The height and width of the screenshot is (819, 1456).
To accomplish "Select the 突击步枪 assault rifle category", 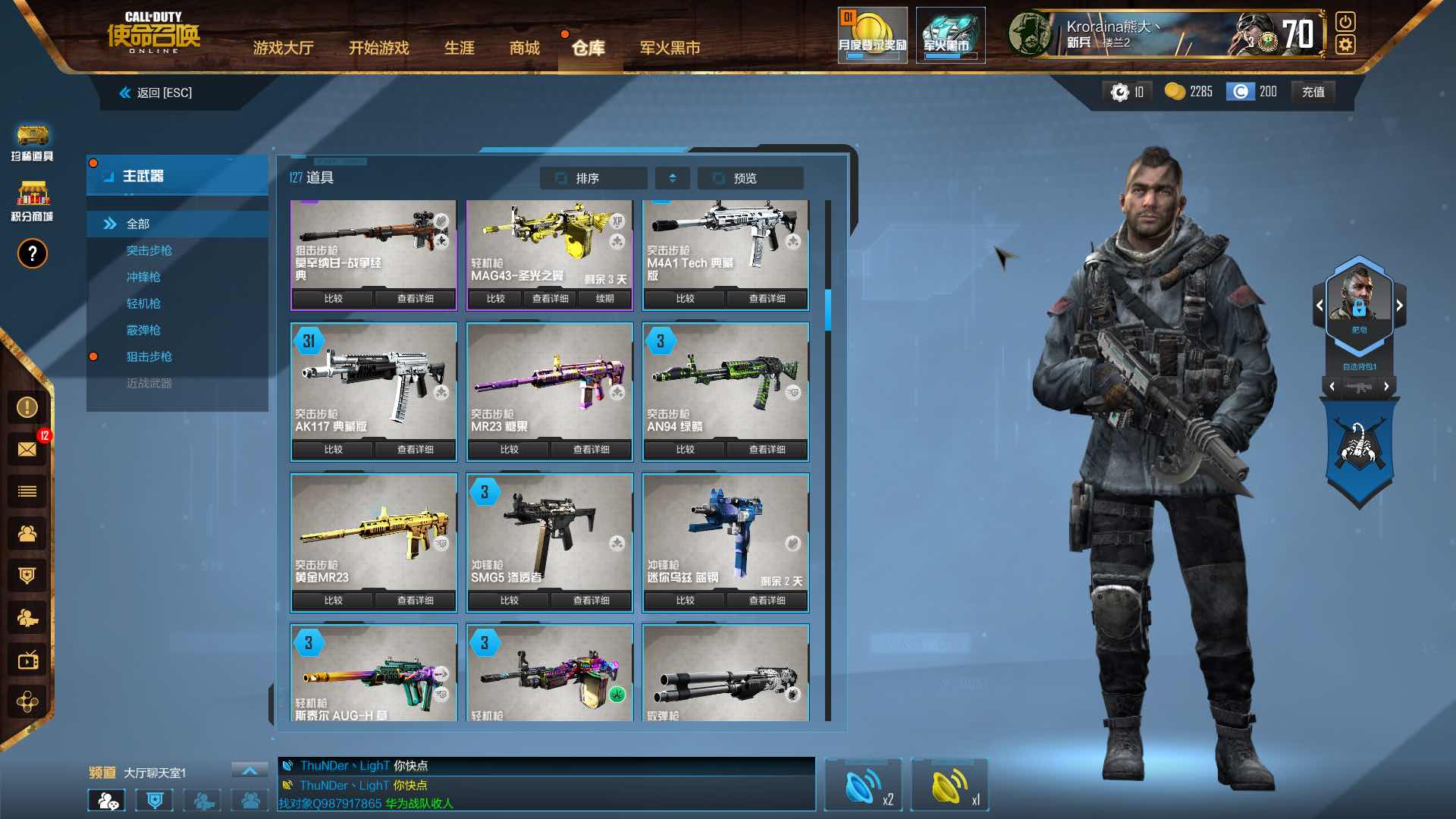I will pos(149,250).
